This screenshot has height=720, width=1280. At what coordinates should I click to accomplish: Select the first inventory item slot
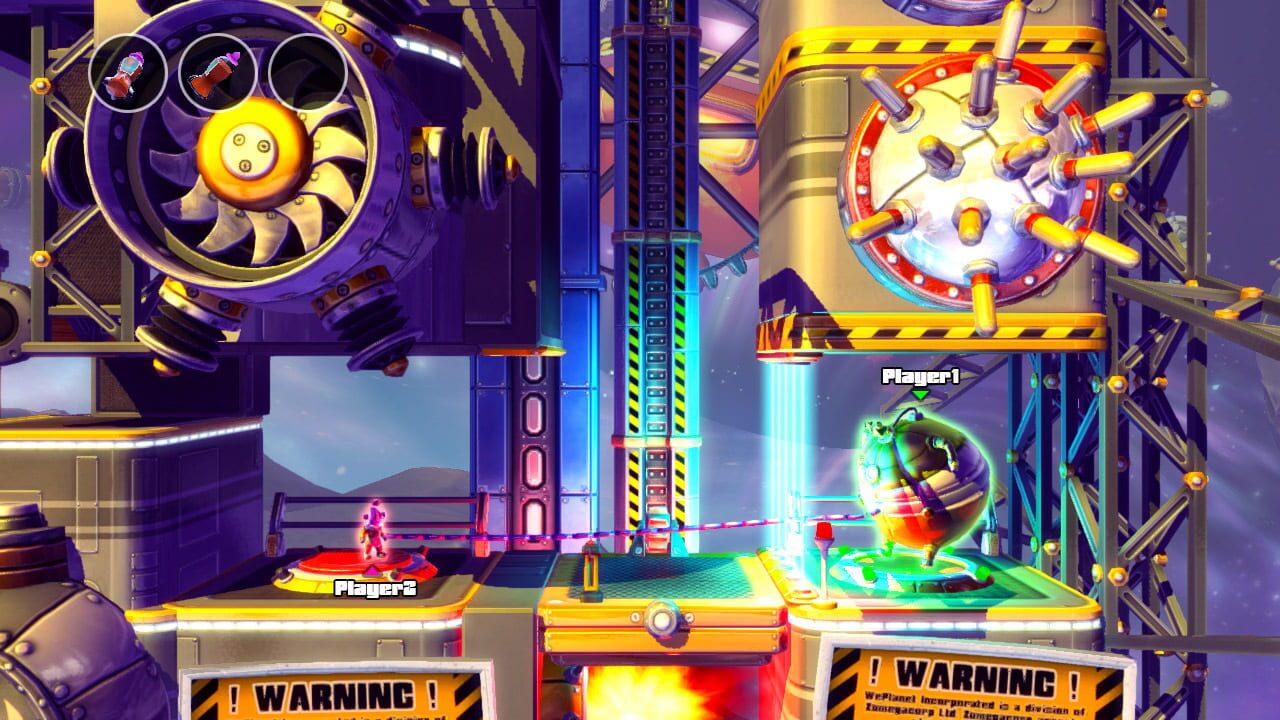[125, 74]
